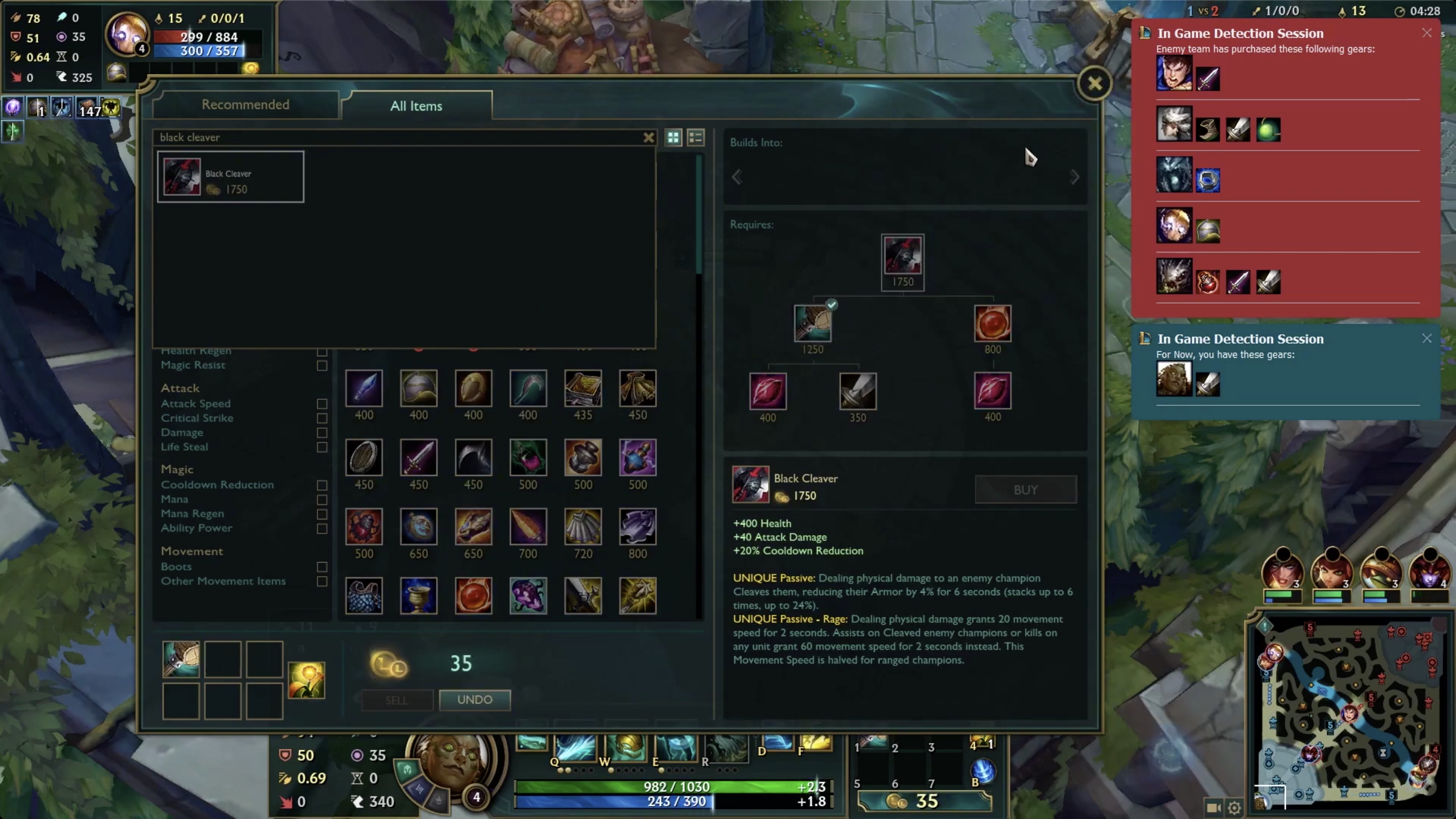Image resolution: width=1456 pixels, height=819 pixels.
Task: Close the red enemy gear detection panel
Action: click(x=1426, y=33)
